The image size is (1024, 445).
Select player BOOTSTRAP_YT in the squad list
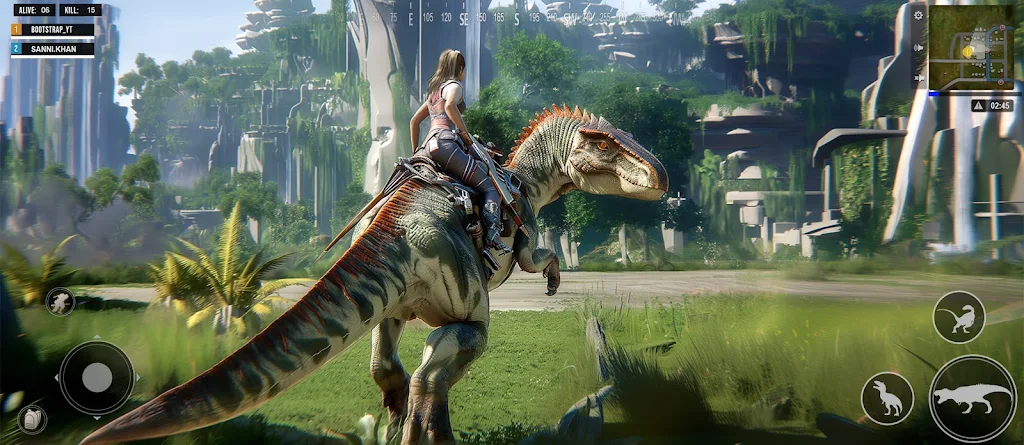52,30
